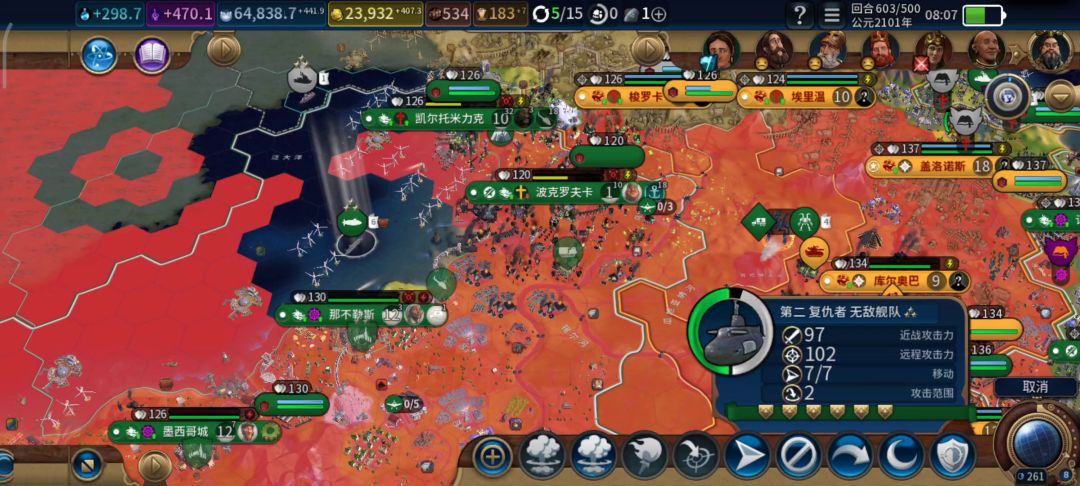Open the technology tree atom icon
1080x486 pixels.
point(99,54)
